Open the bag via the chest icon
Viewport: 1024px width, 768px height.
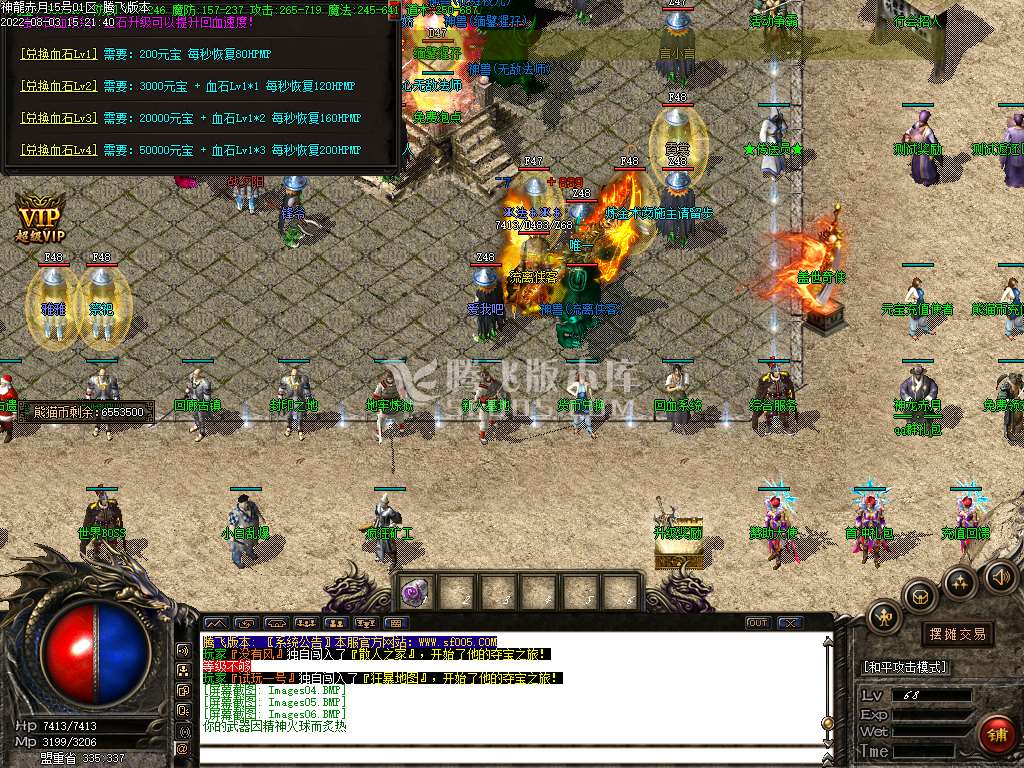918,597
